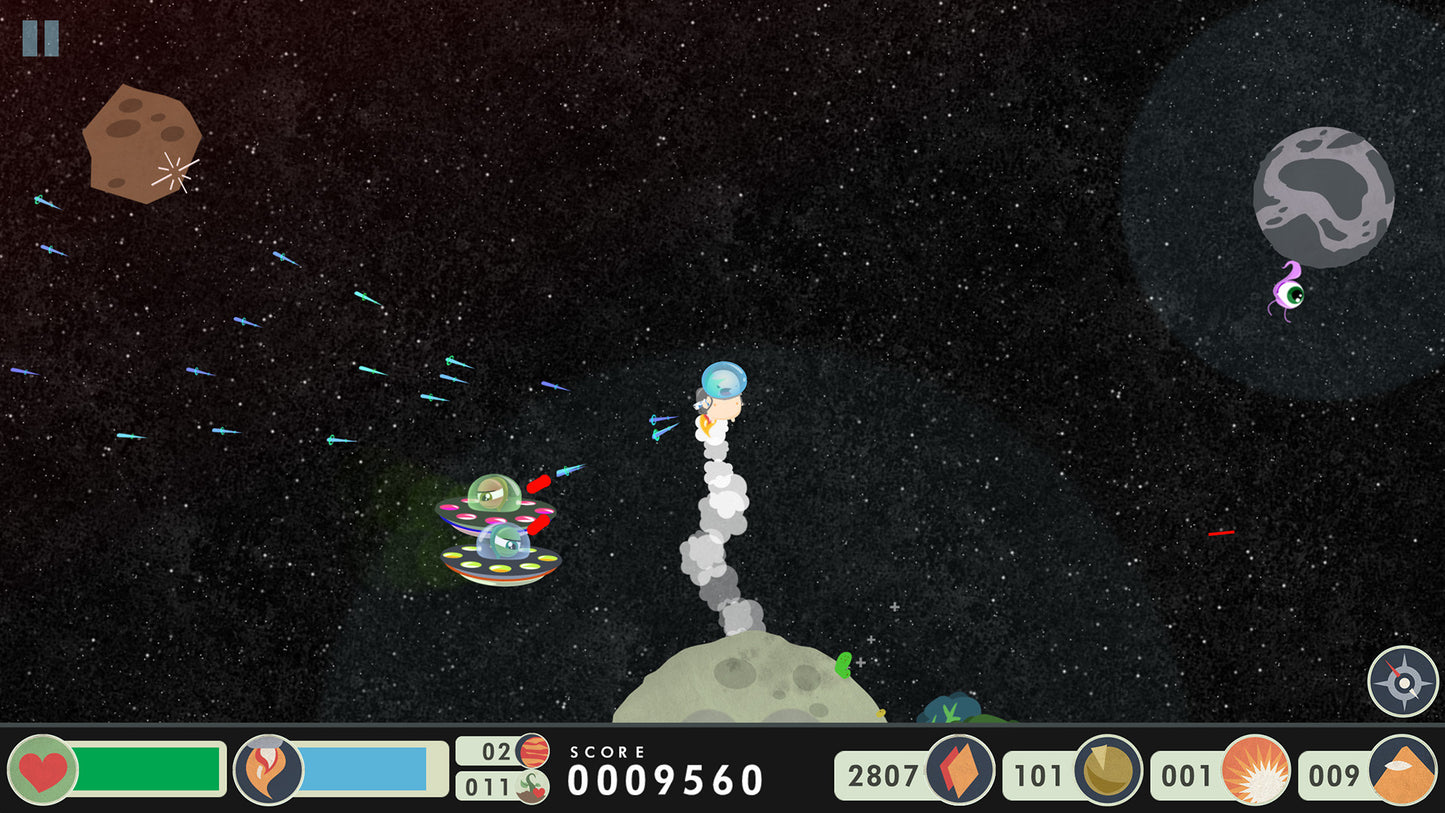
Task: Click the planet counter icon showing 02
Action: tap(532, 753)
